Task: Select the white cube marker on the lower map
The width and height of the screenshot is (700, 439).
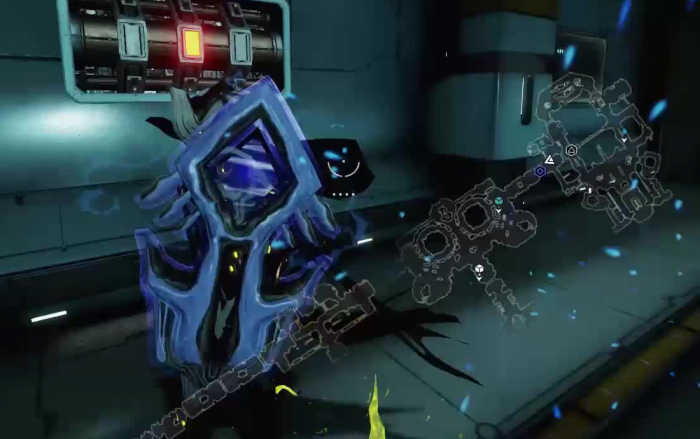Action: (480, 269)
